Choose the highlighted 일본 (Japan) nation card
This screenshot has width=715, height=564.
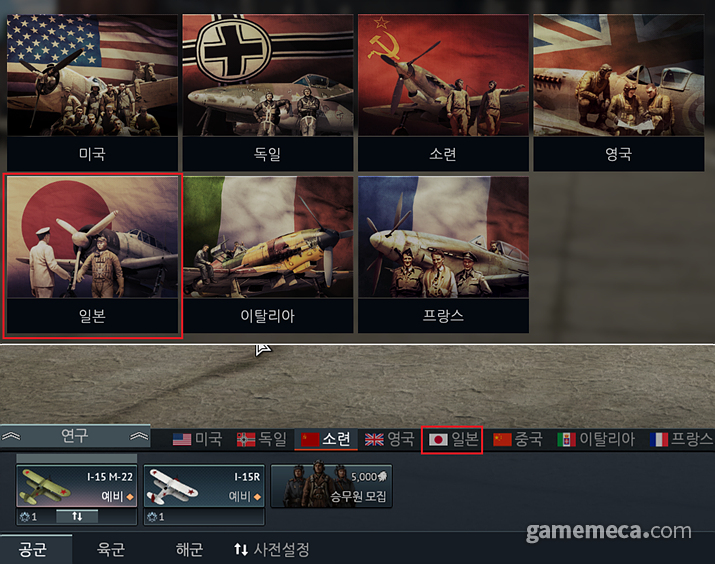tap(93, 256)
